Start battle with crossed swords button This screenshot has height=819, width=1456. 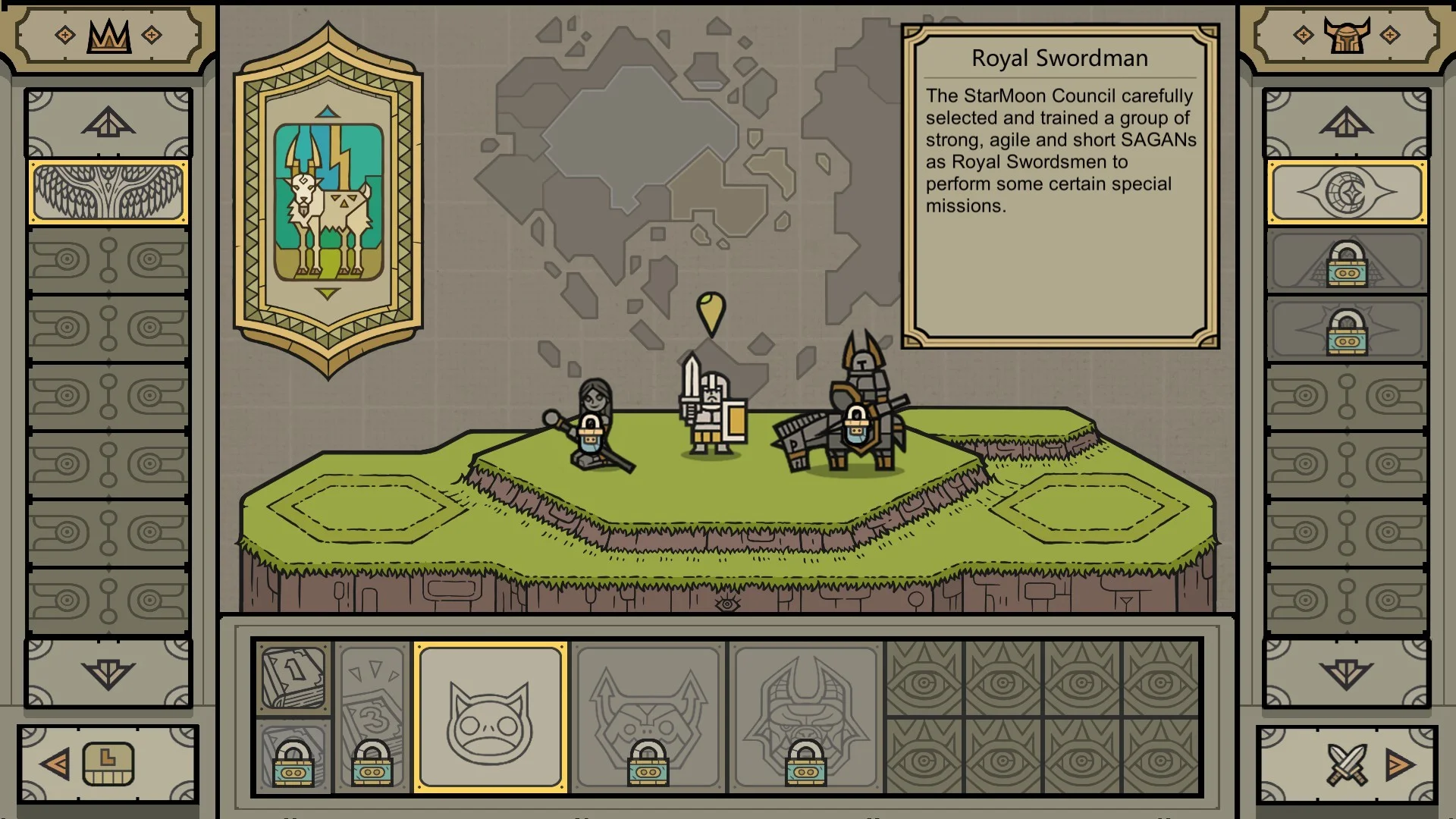1347,764
